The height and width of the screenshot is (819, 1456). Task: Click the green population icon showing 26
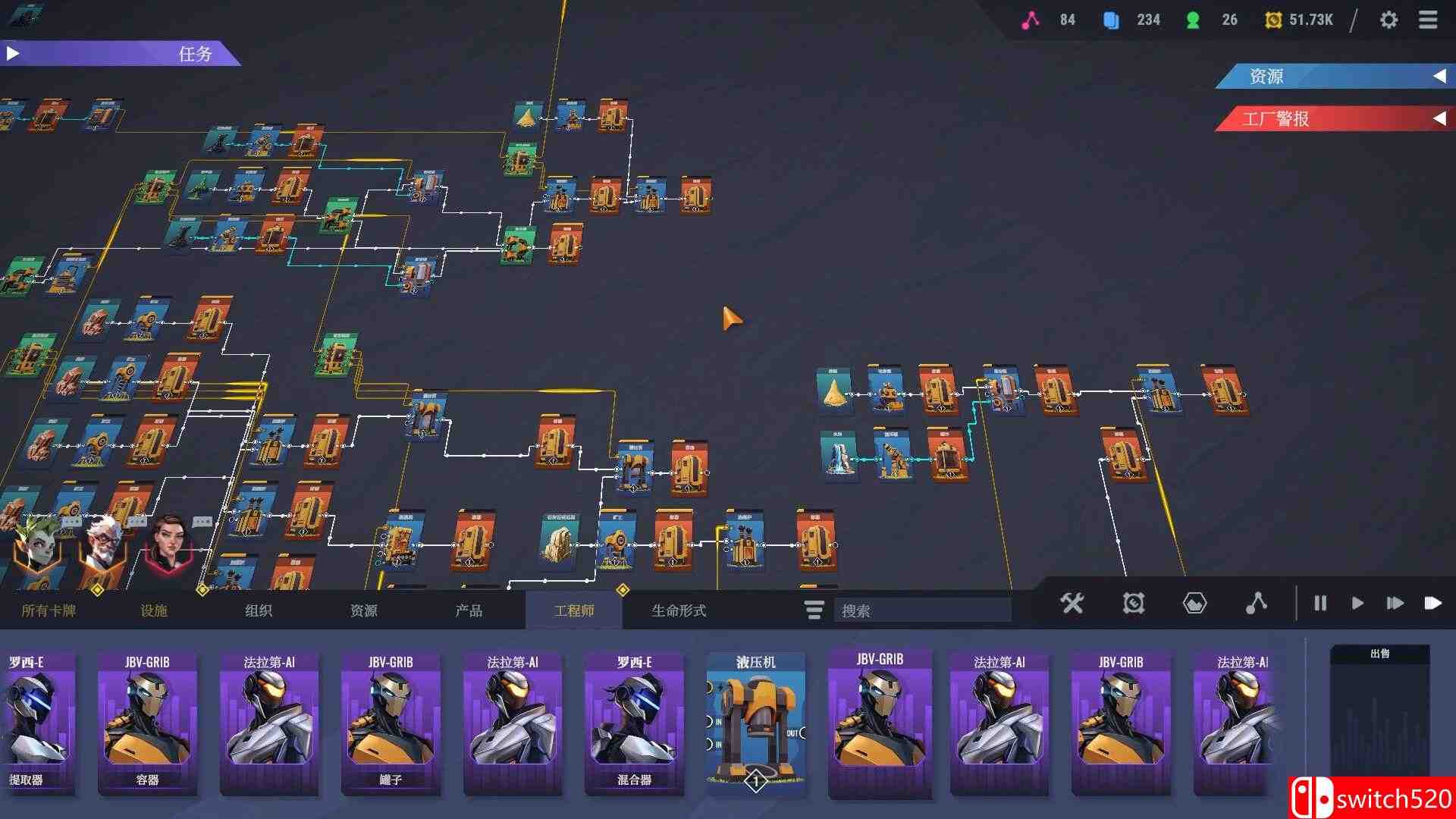pos(1192,20)
